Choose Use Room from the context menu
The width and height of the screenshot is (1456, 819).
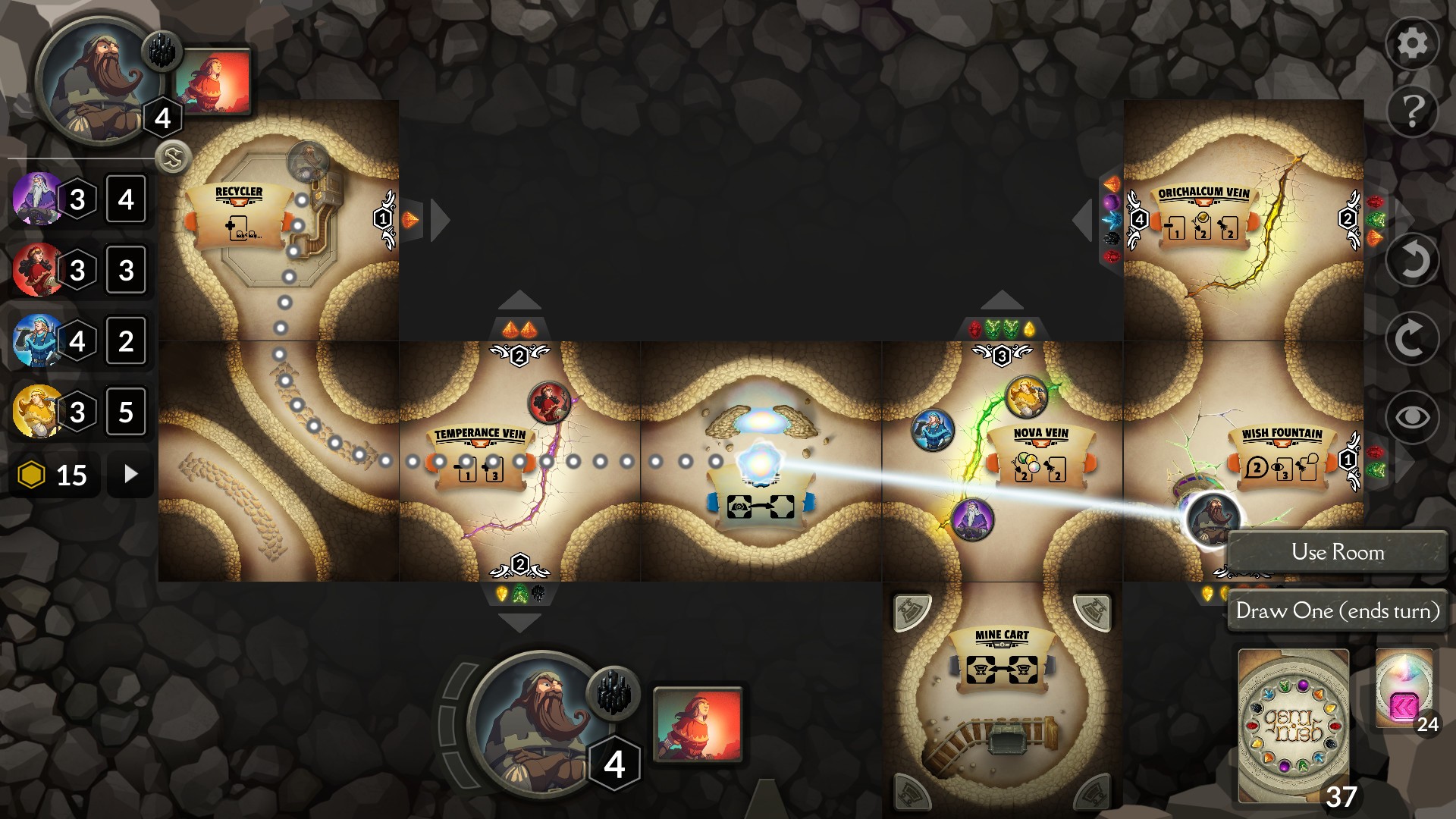click(x=1338, y=552)
